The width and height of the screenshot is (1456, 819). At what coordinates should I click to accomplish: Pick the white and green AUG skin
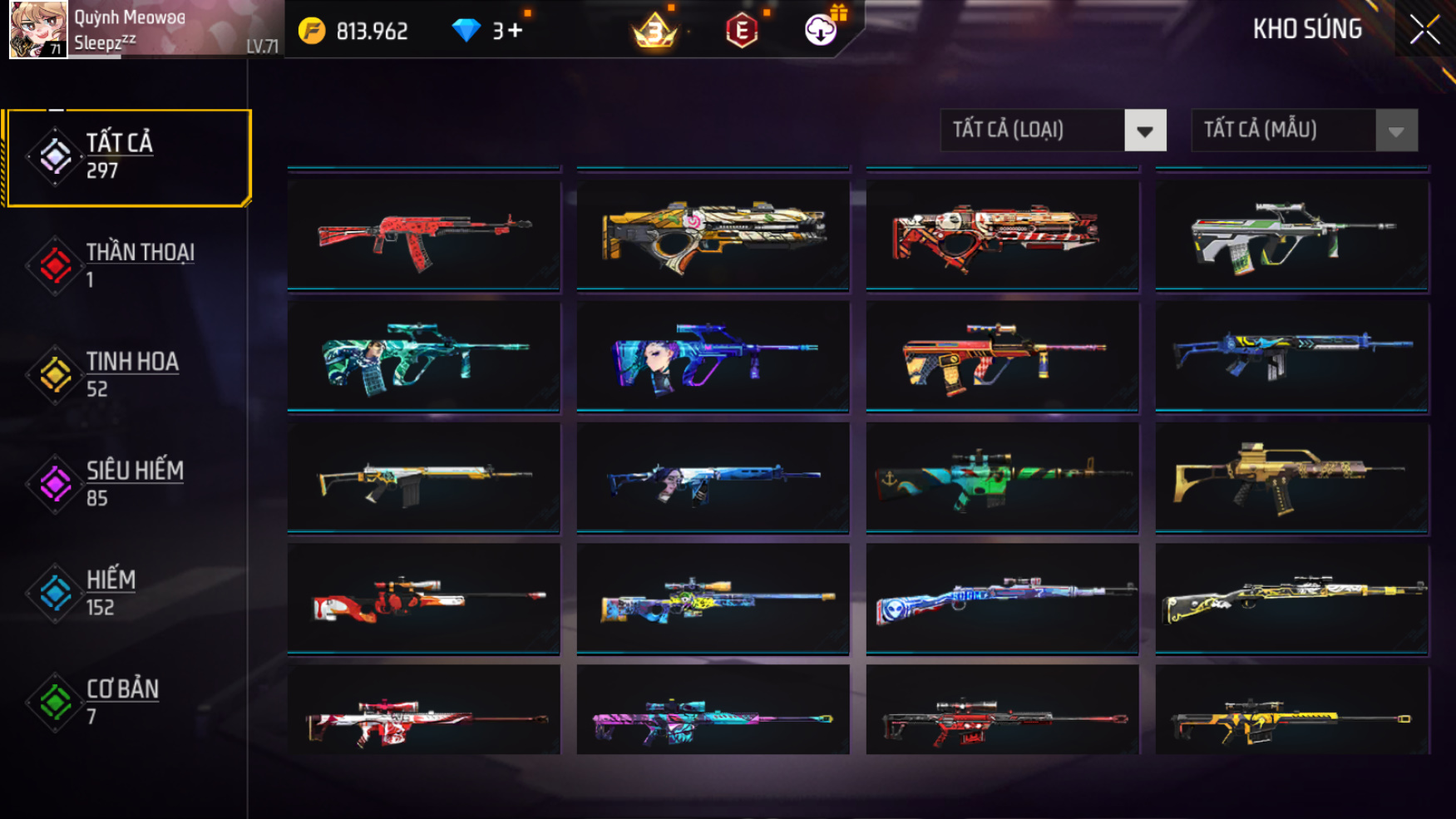1292,236
